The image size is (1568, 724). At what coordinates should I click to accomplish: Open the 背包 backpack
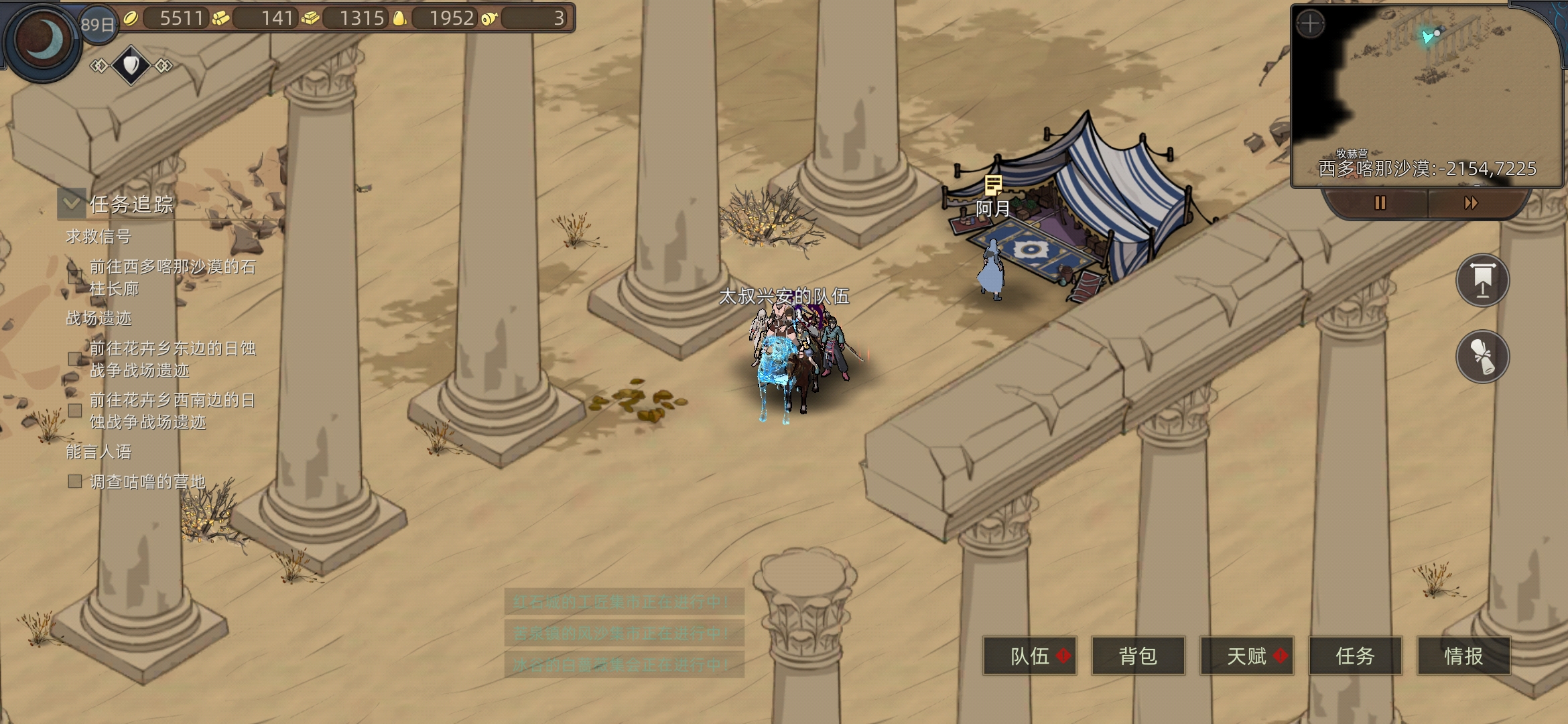(1138, 656)
